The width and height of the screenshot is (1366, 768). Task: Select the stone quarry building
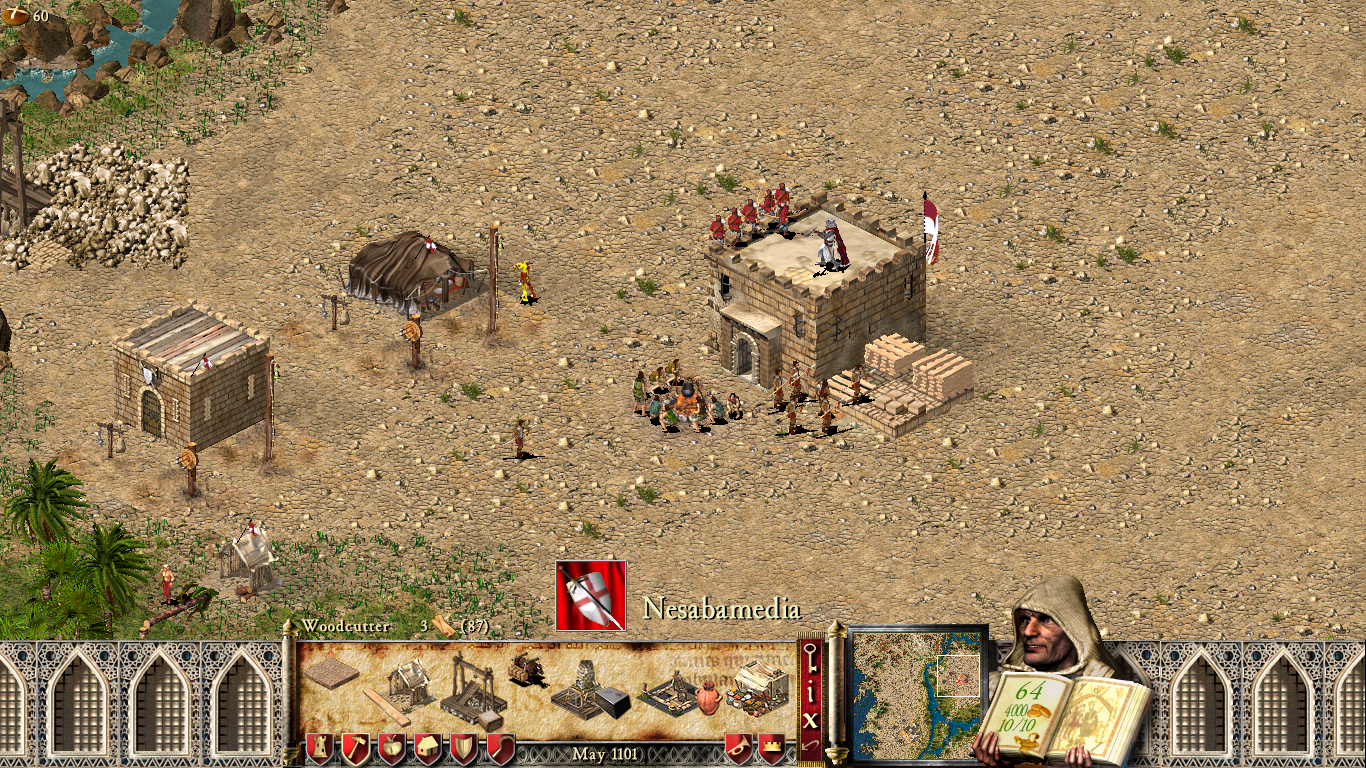coord(468,689)
